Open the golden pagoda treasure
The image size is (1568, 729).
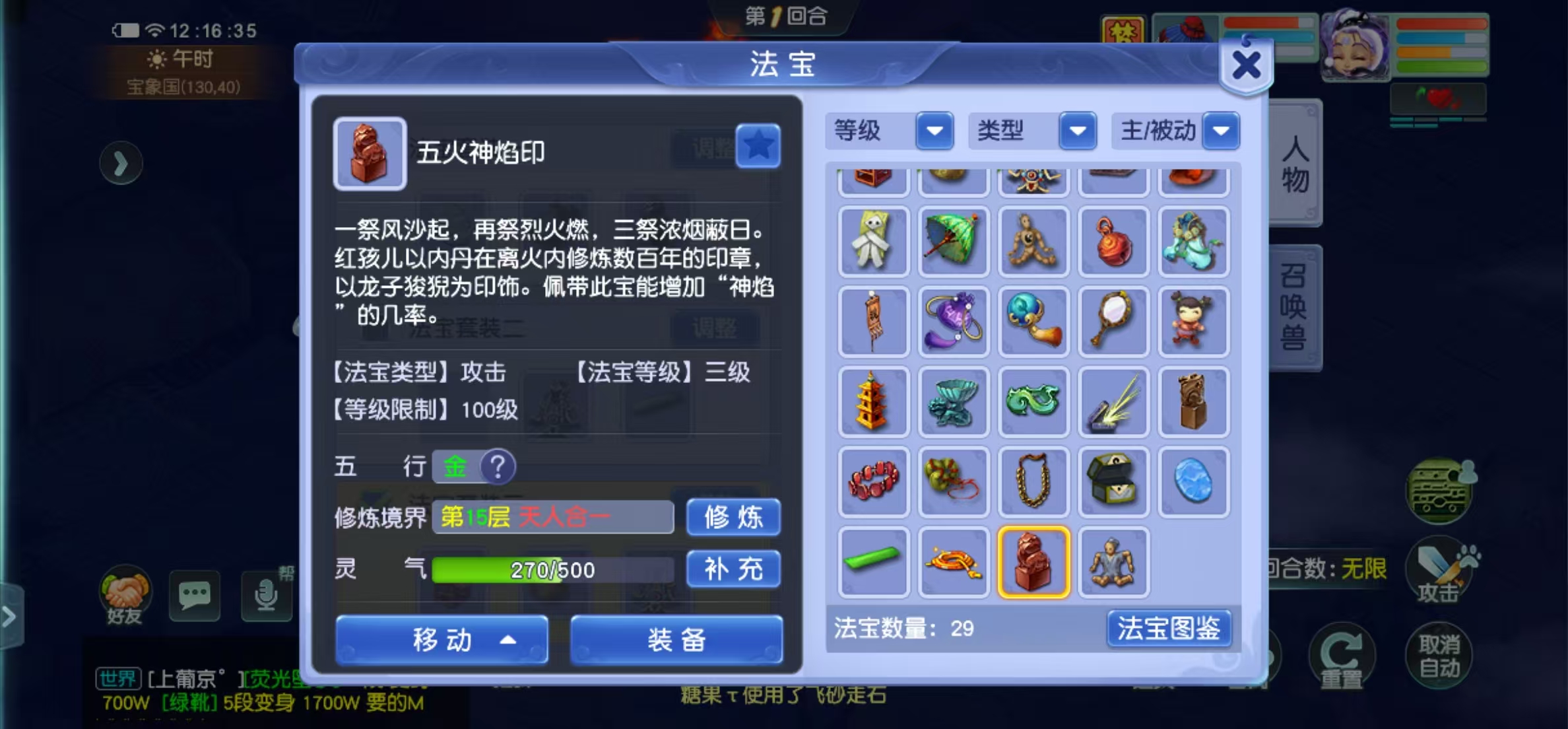(x=873, y=401)
